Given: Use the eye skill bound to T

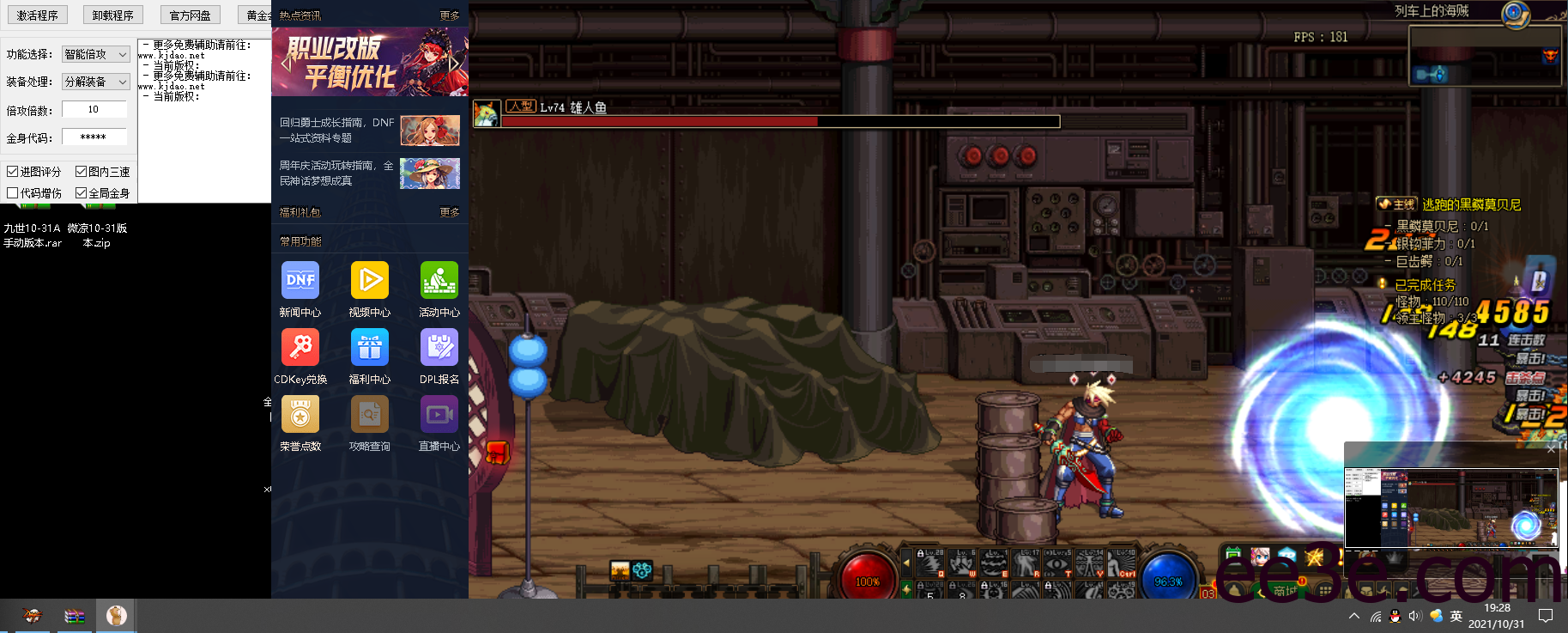Looking at the screenshot, I should (x=1058, y=563).
